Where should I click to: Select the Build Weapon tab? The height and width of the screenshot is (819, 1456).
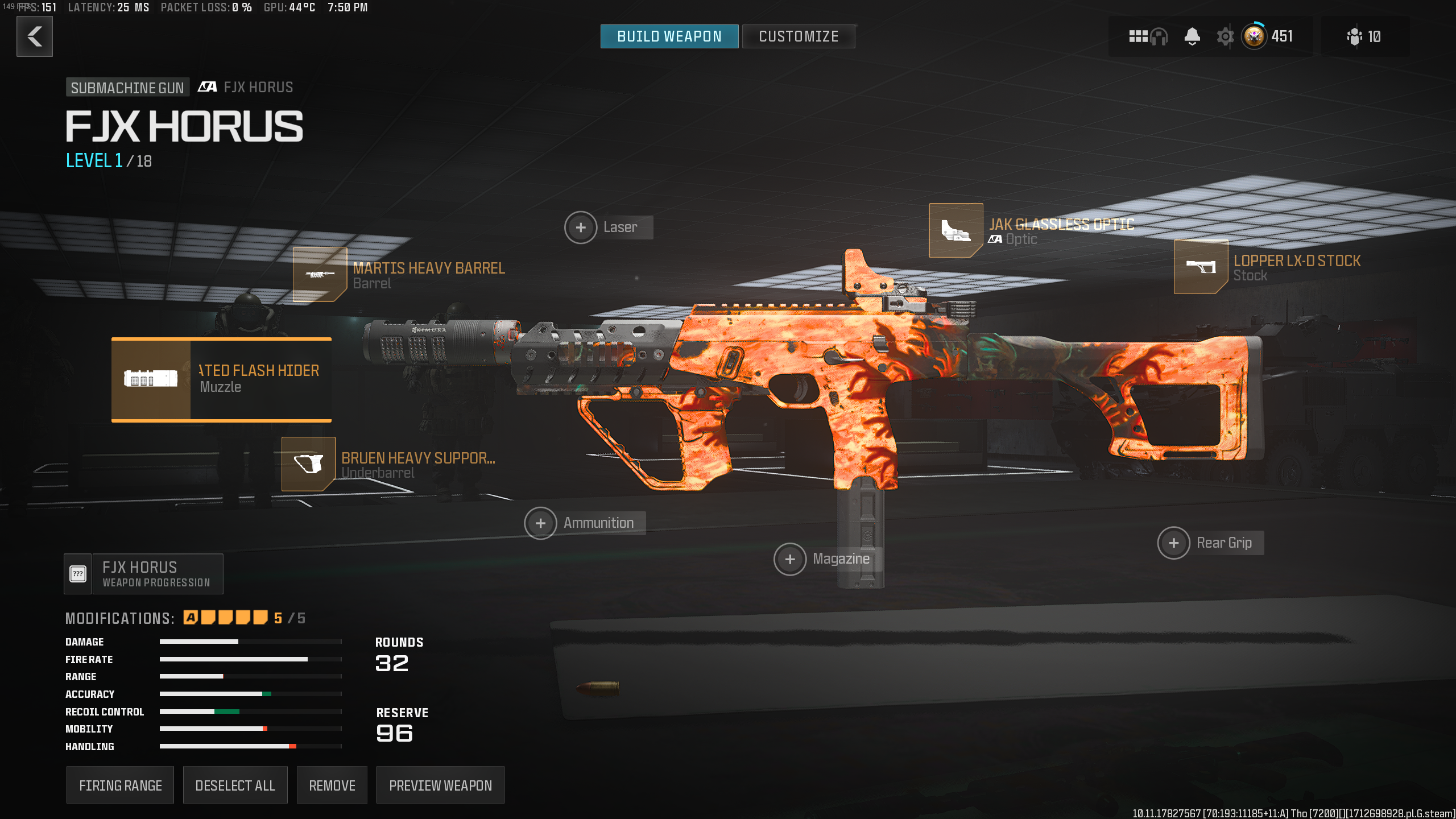tap(669, 36)
